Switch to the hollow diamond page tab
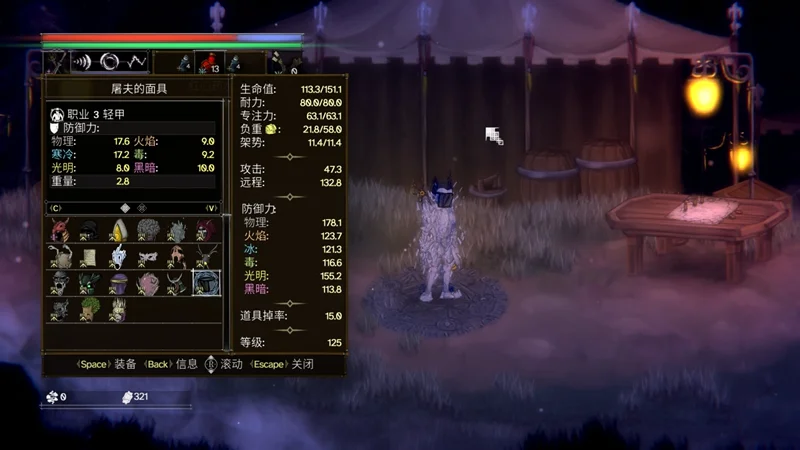The height and width of the screenshot is (450, 800). [141, 208]
